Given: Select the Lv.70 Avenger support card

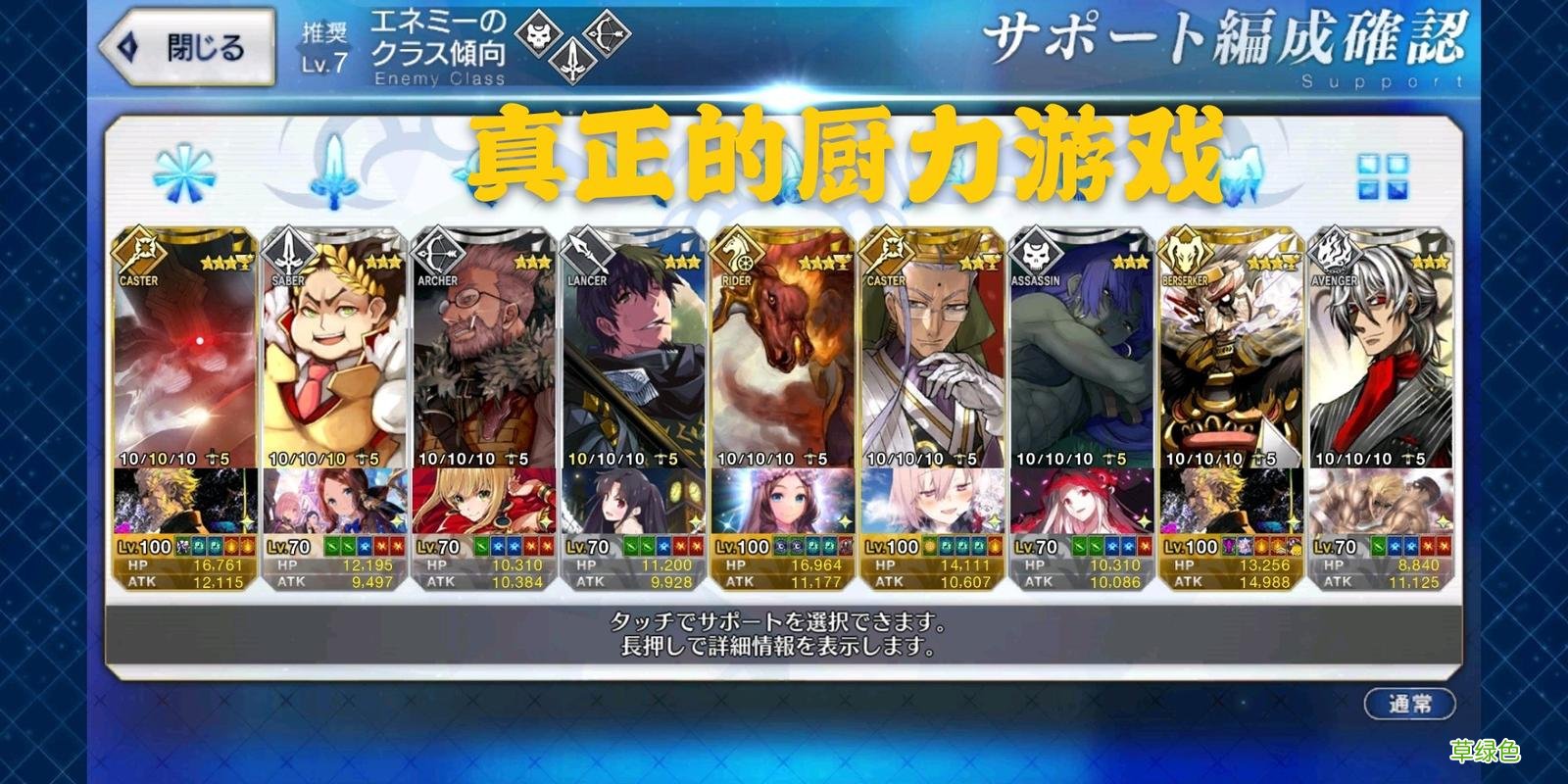Looking at the screenshot, I should coord(1382,392).
